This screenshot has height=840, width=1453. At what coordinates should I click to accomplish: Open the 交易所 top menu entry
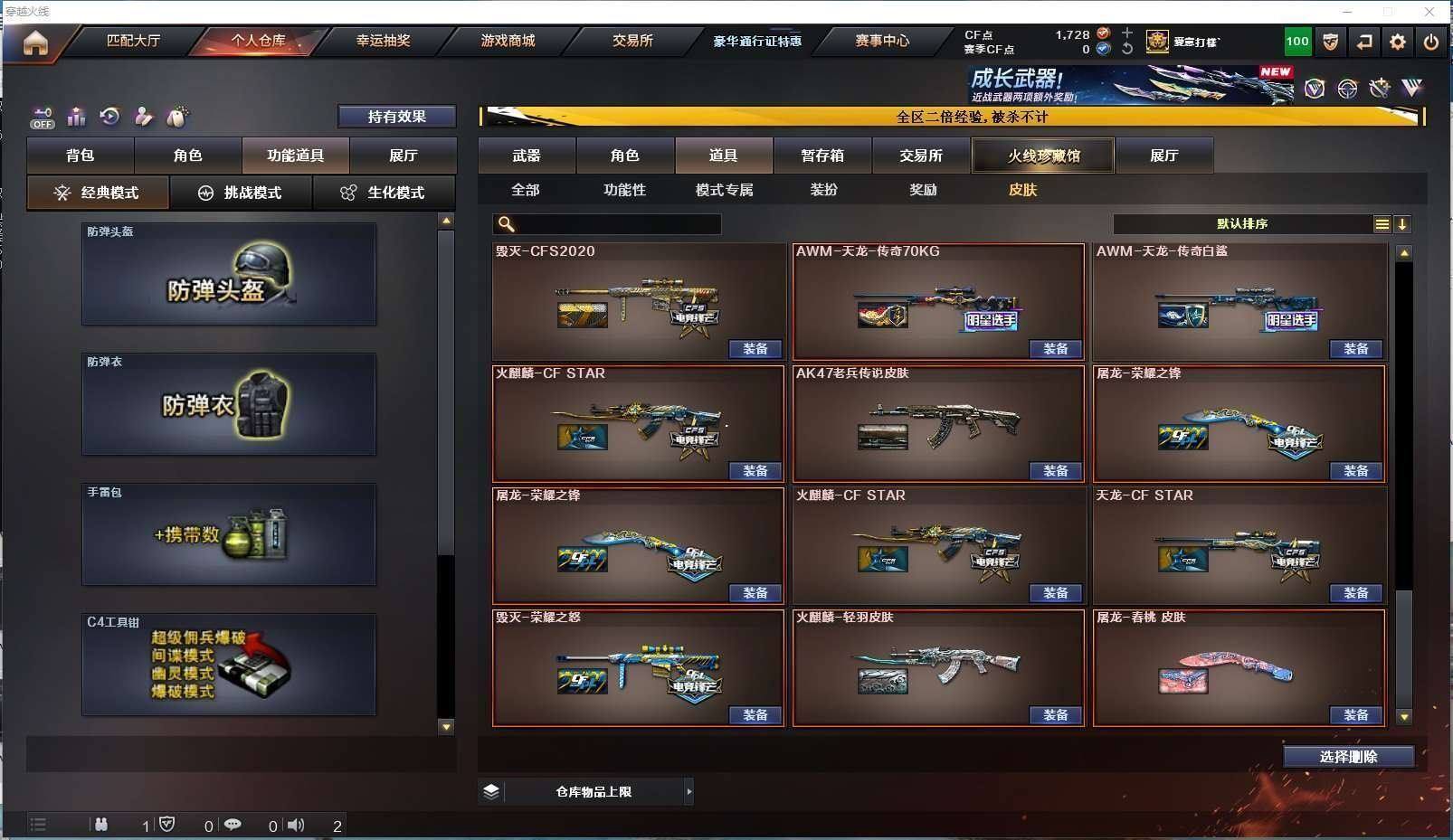(x=632, y=41)
